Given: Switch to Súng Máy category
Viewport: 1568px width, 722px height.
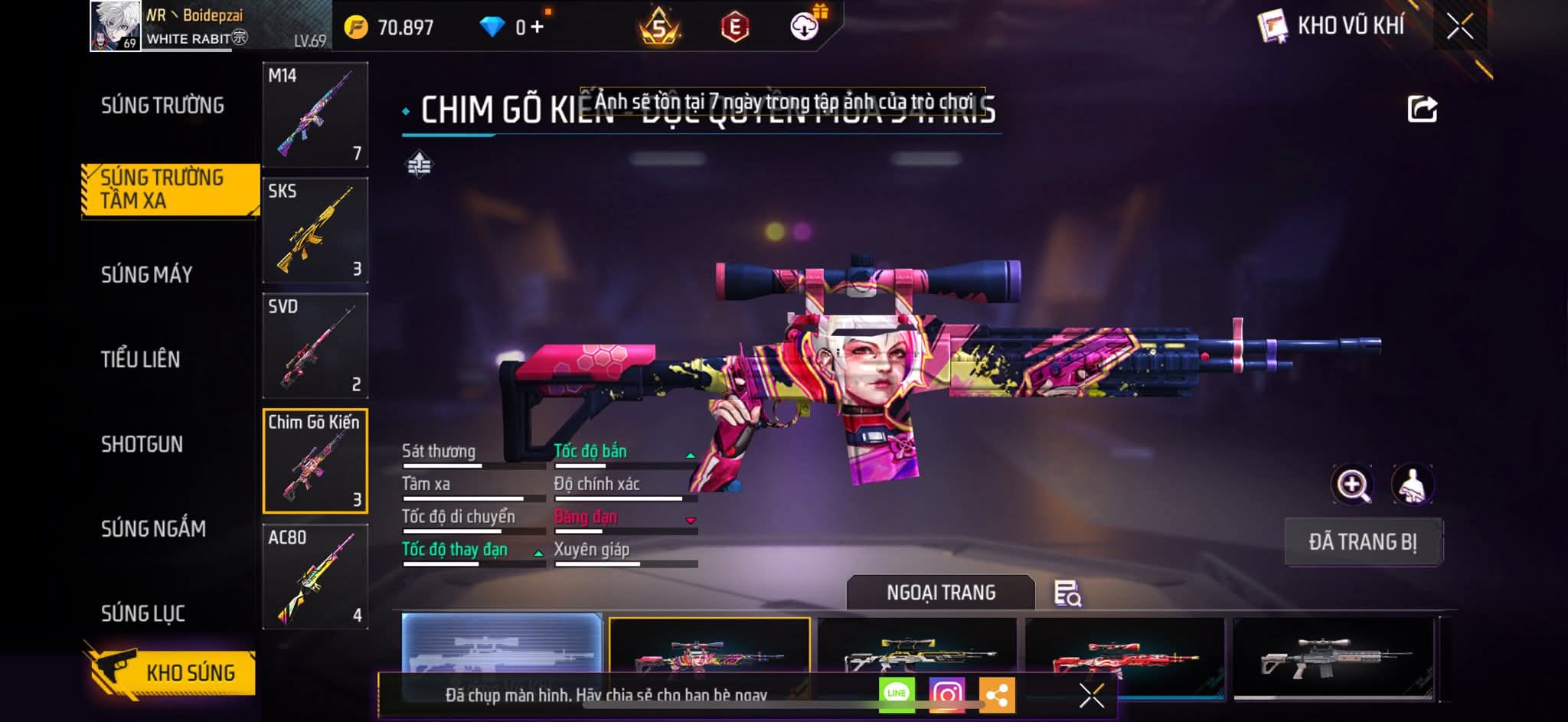Looking at the screenshot, I should click(146, 275).
